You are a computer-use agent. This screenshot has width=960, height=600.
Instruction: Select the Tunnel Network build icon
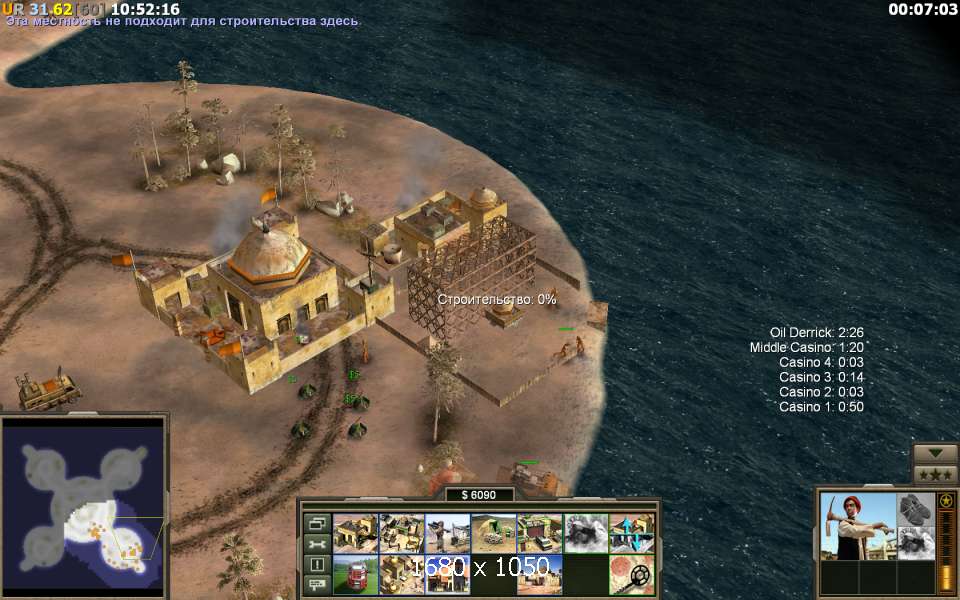pyautogui.click(x=493, y=533)
